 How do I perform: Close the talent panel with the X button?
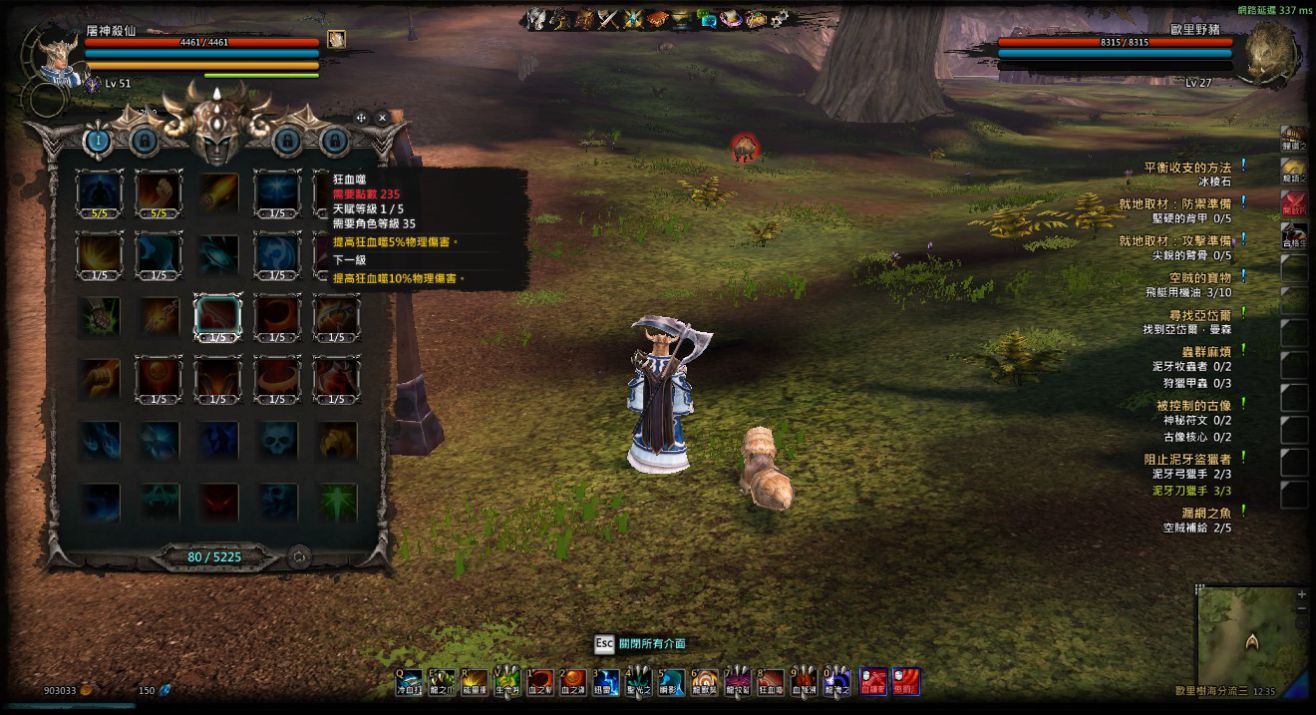(x=382, y=118)
